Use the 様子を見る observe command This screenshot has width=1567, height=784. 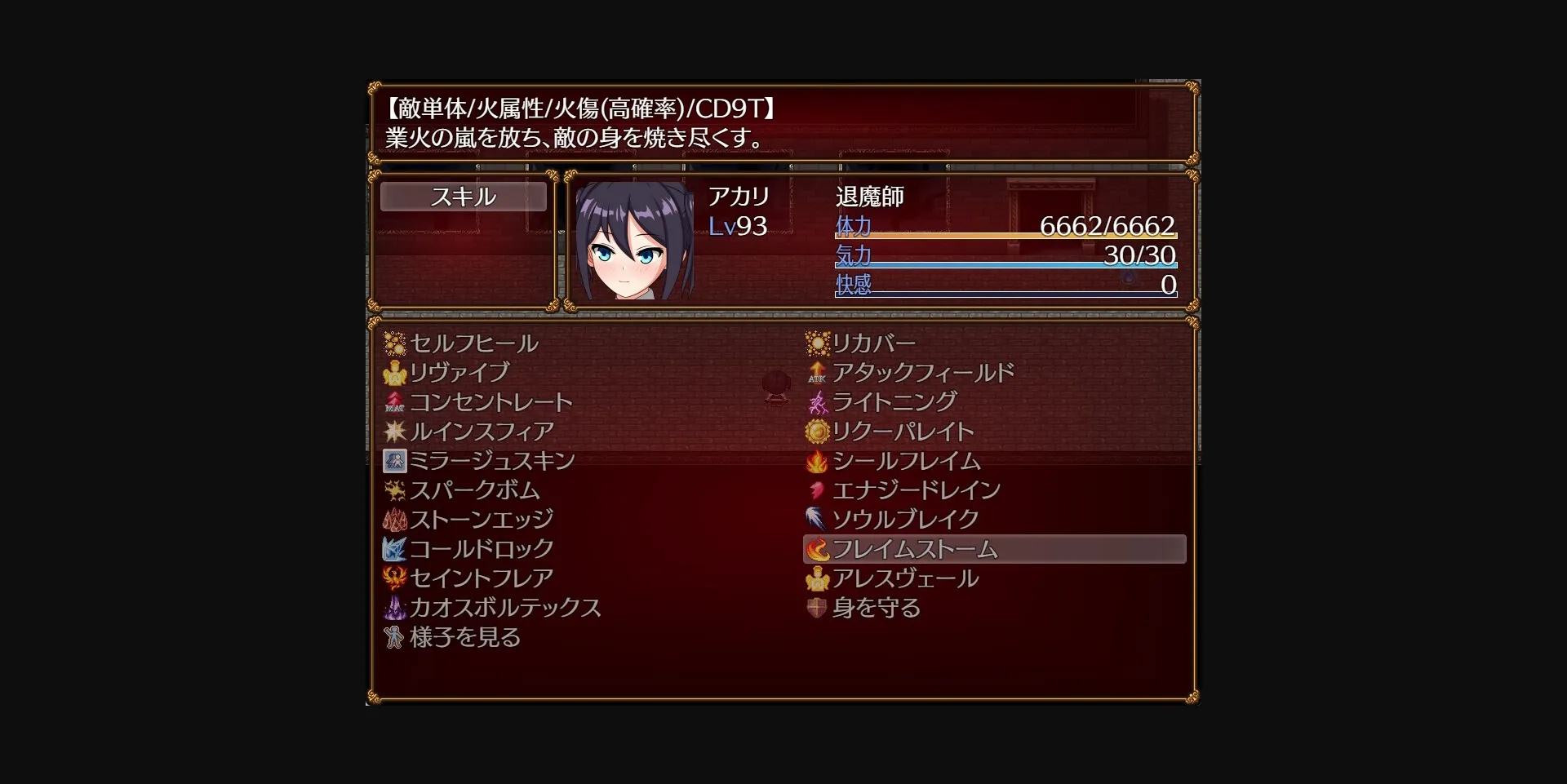[x=465, y=637]
